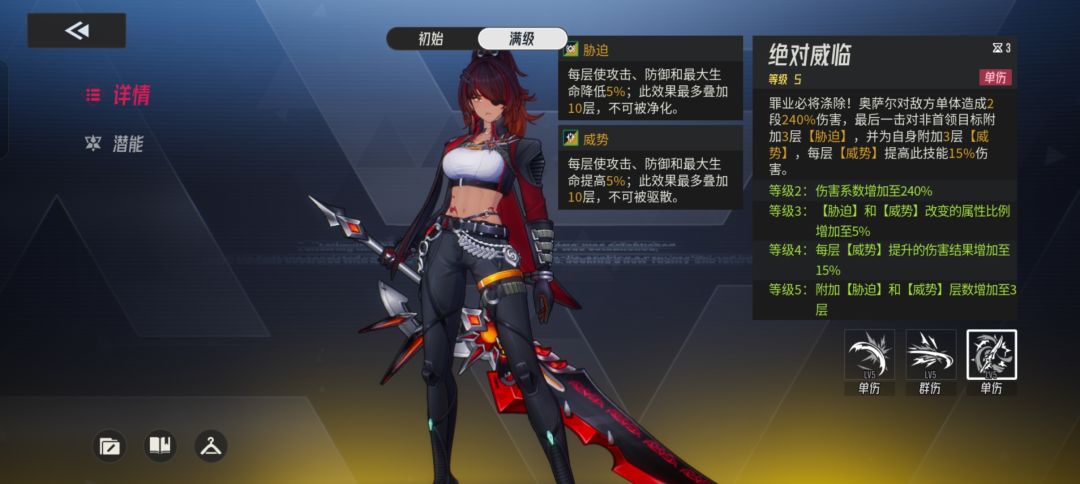
Task: Select the 满级 max level tab
Action: pos(521,39)
